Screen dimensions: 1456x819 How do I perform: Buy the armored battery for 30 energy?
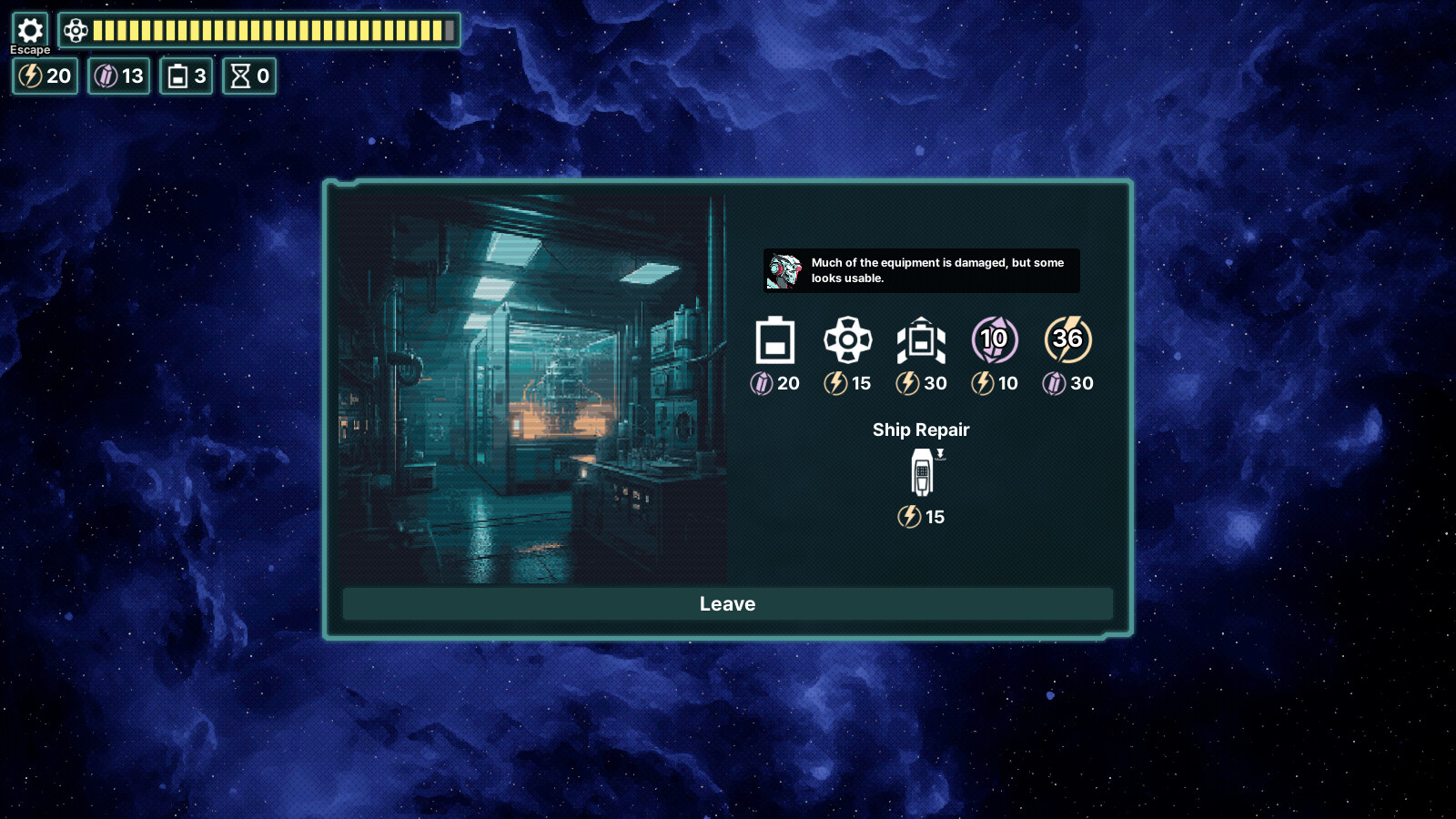pyautogui.click(x=921, y=341)
